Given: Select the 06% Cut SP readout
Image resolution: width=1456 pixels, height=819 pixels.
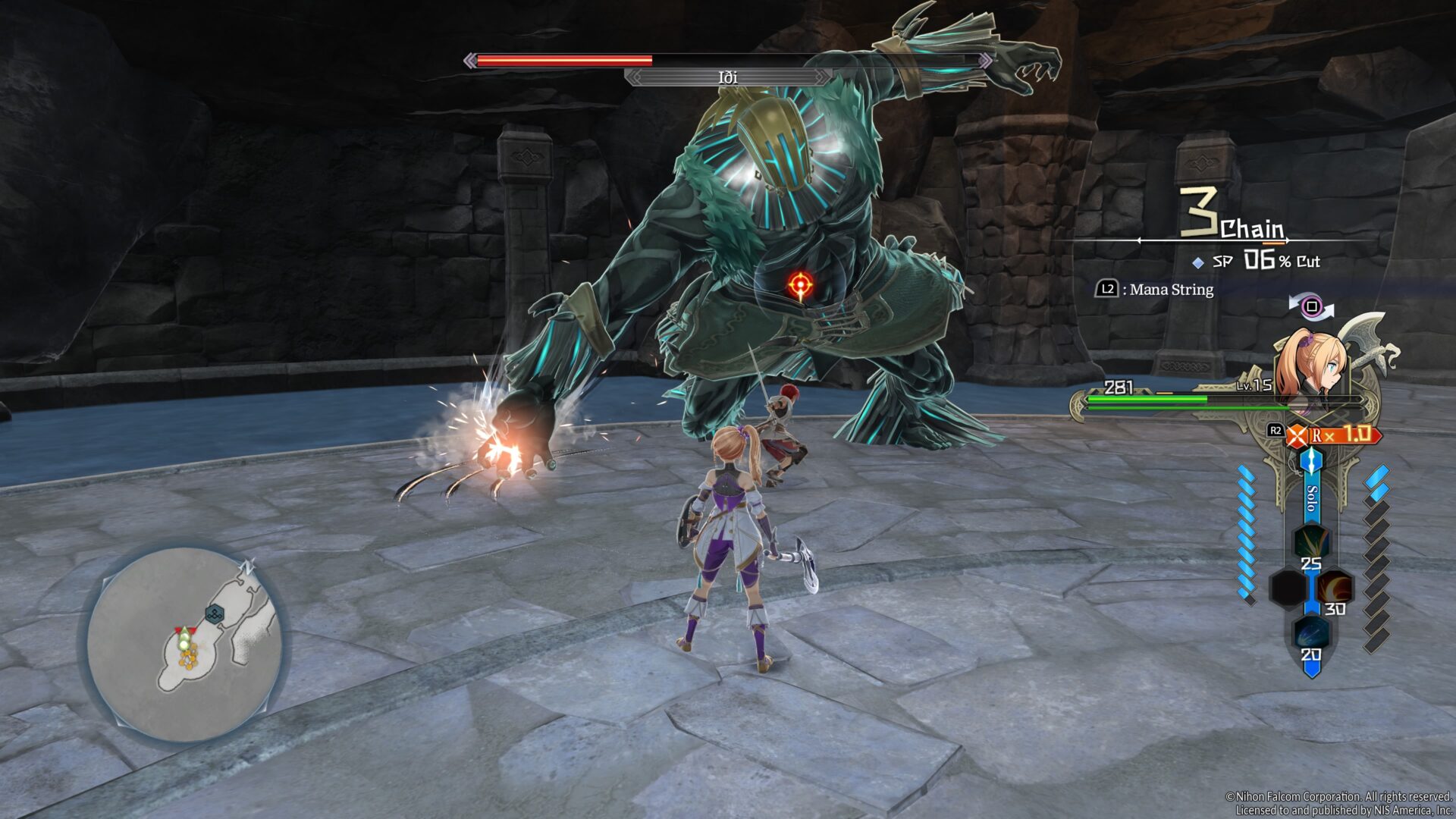Looking at the screenshot, I should (x=1265, y=261).
